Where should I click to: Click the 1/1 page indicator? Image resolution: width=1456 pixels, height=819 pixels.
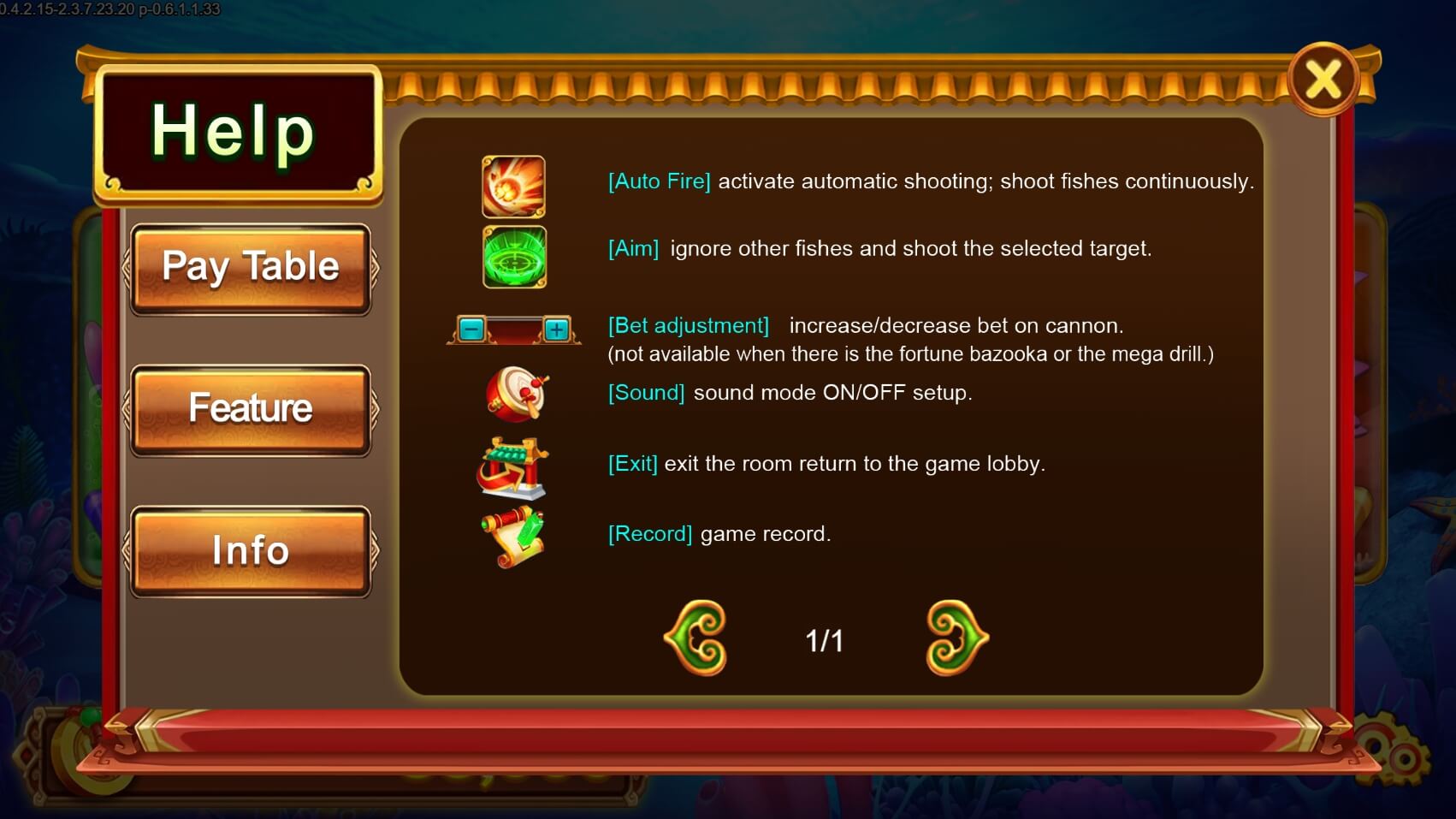(x=825, y=638)
